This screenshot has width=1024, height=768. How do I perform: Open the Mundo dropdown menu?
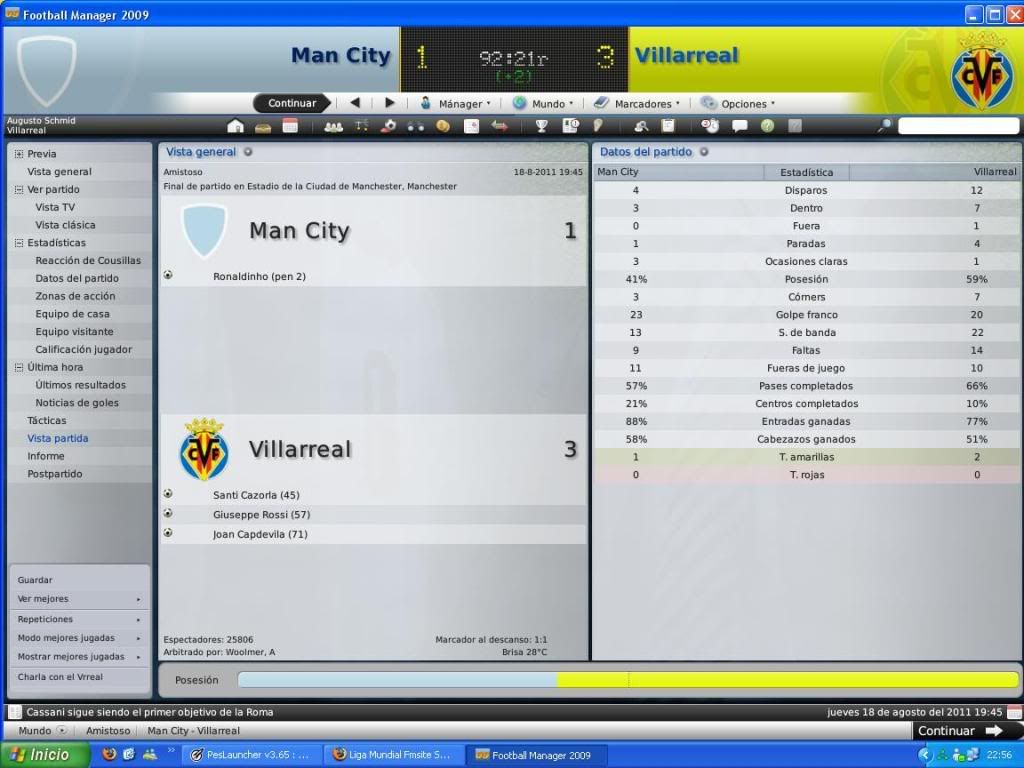pyautogui.click(x=545, y=103)
